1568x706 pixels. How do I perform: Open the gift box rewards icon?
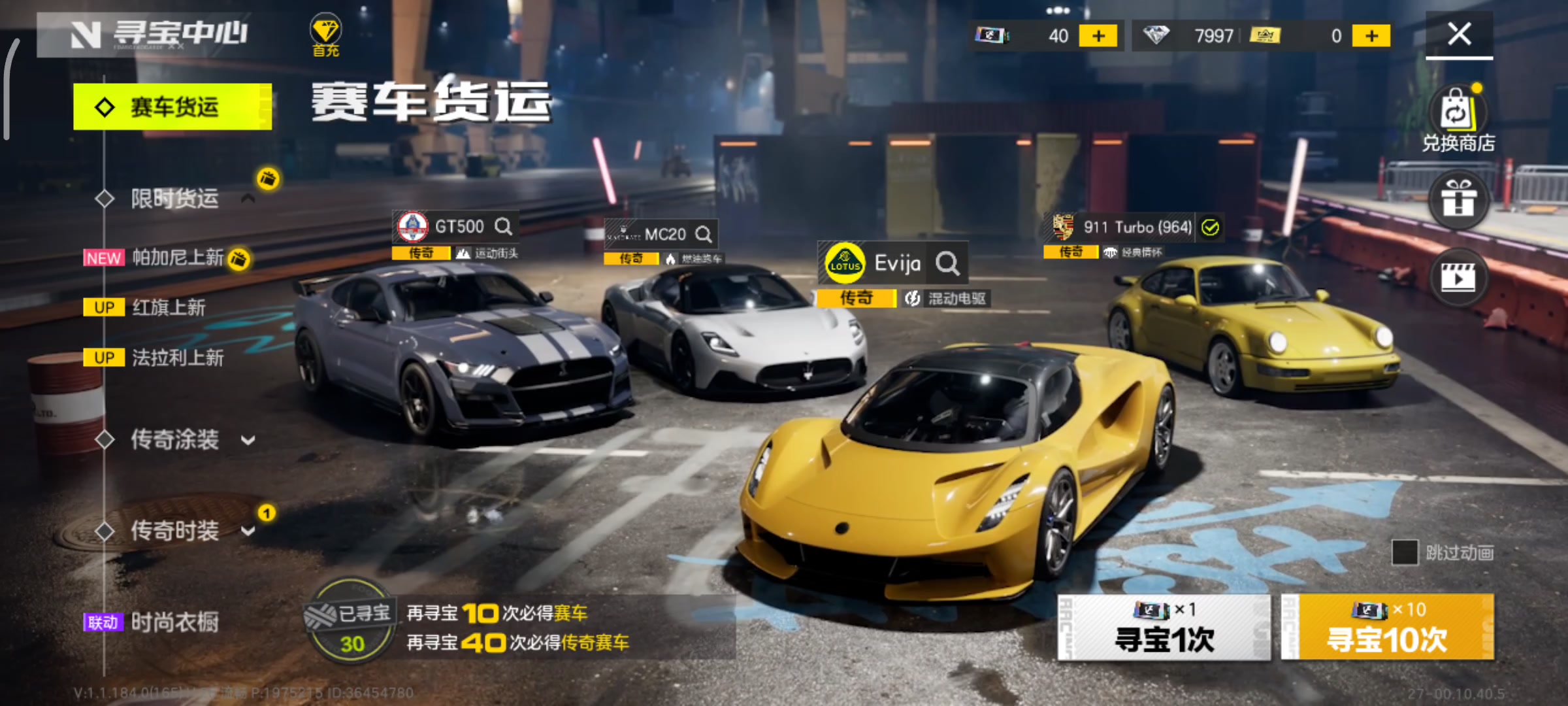click(x=1458, y=199)
